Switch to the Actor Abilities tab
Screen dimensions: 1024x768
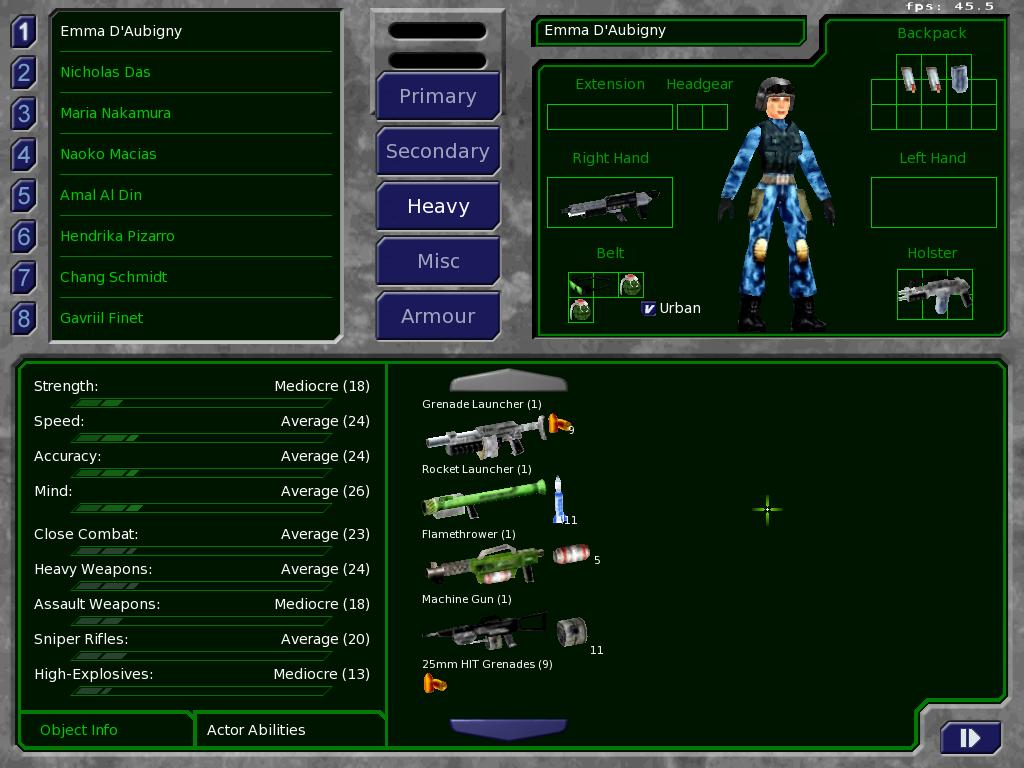pyautogui.click(x=256, y=730)
